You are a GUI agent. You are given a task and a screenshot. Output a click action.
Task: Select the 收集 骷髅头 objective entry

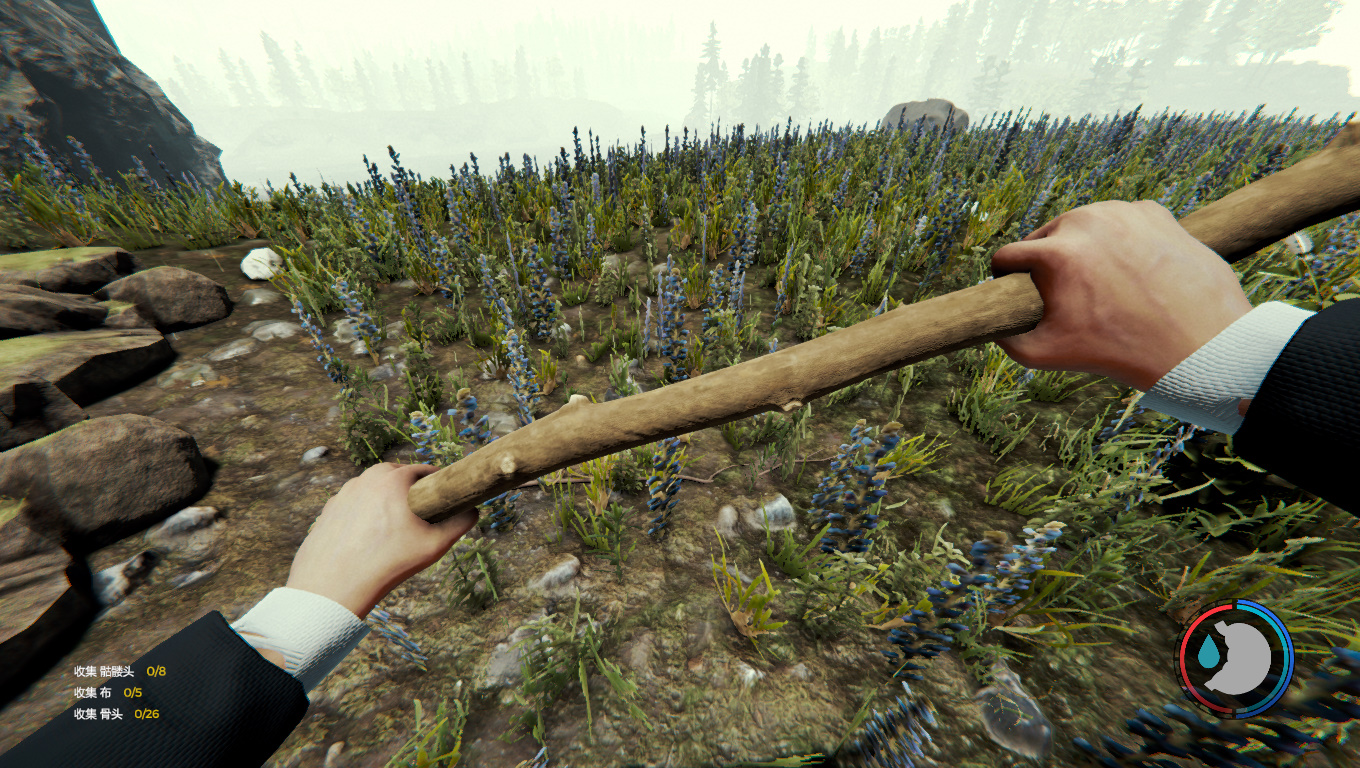click(119, 671)
